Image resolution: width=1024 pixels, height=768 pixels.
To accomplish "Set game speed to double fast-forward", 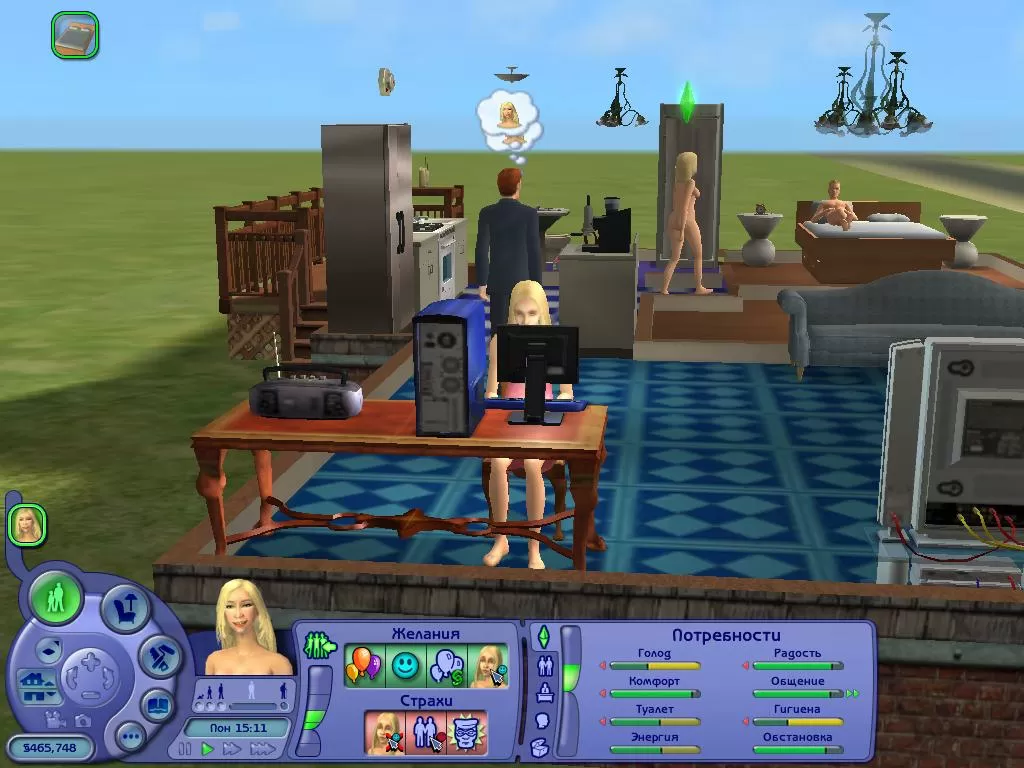I will click(x=232, y=748).
